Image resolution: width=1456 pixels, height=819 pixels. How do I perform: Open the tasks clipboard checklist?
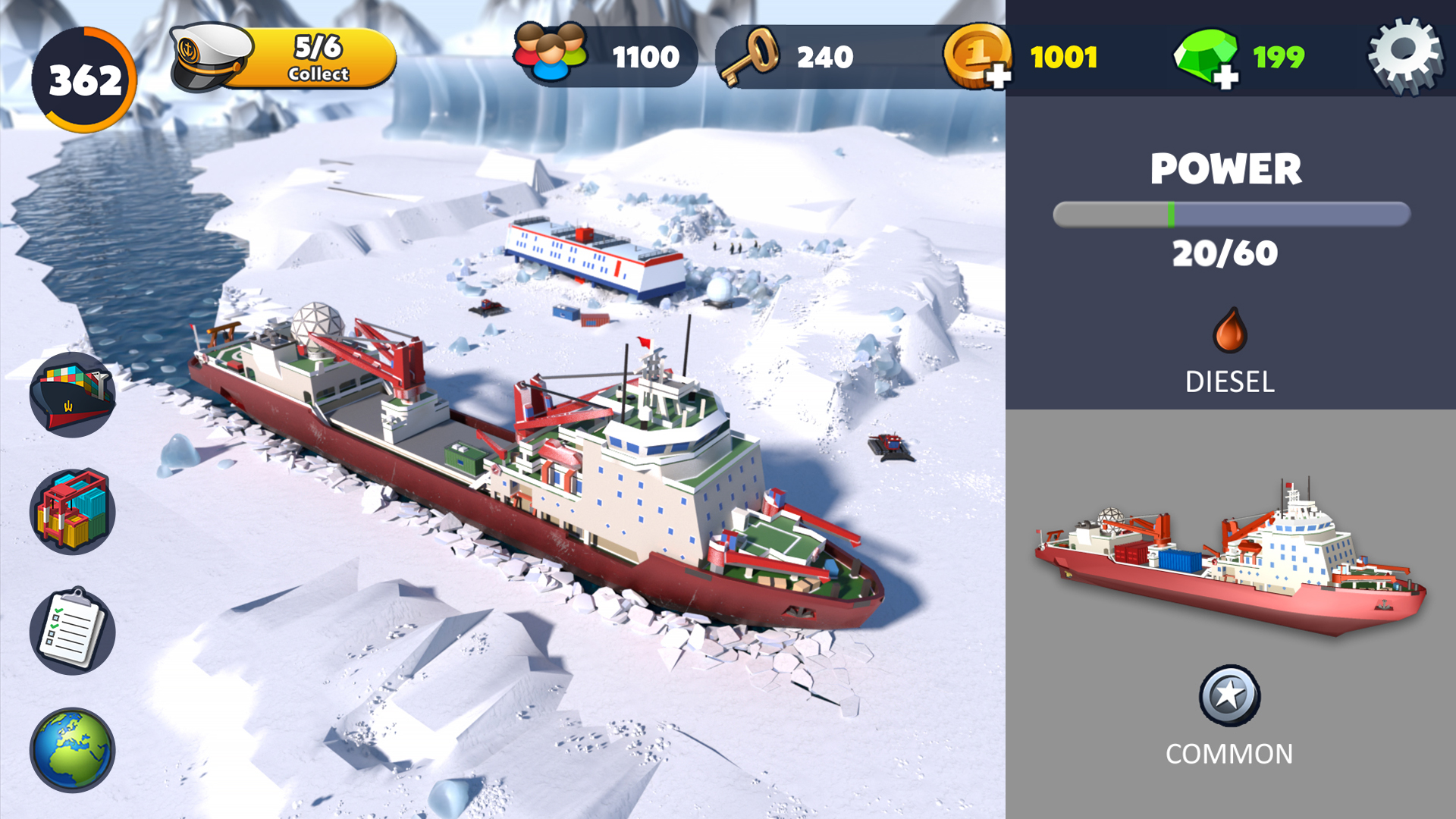72,629
